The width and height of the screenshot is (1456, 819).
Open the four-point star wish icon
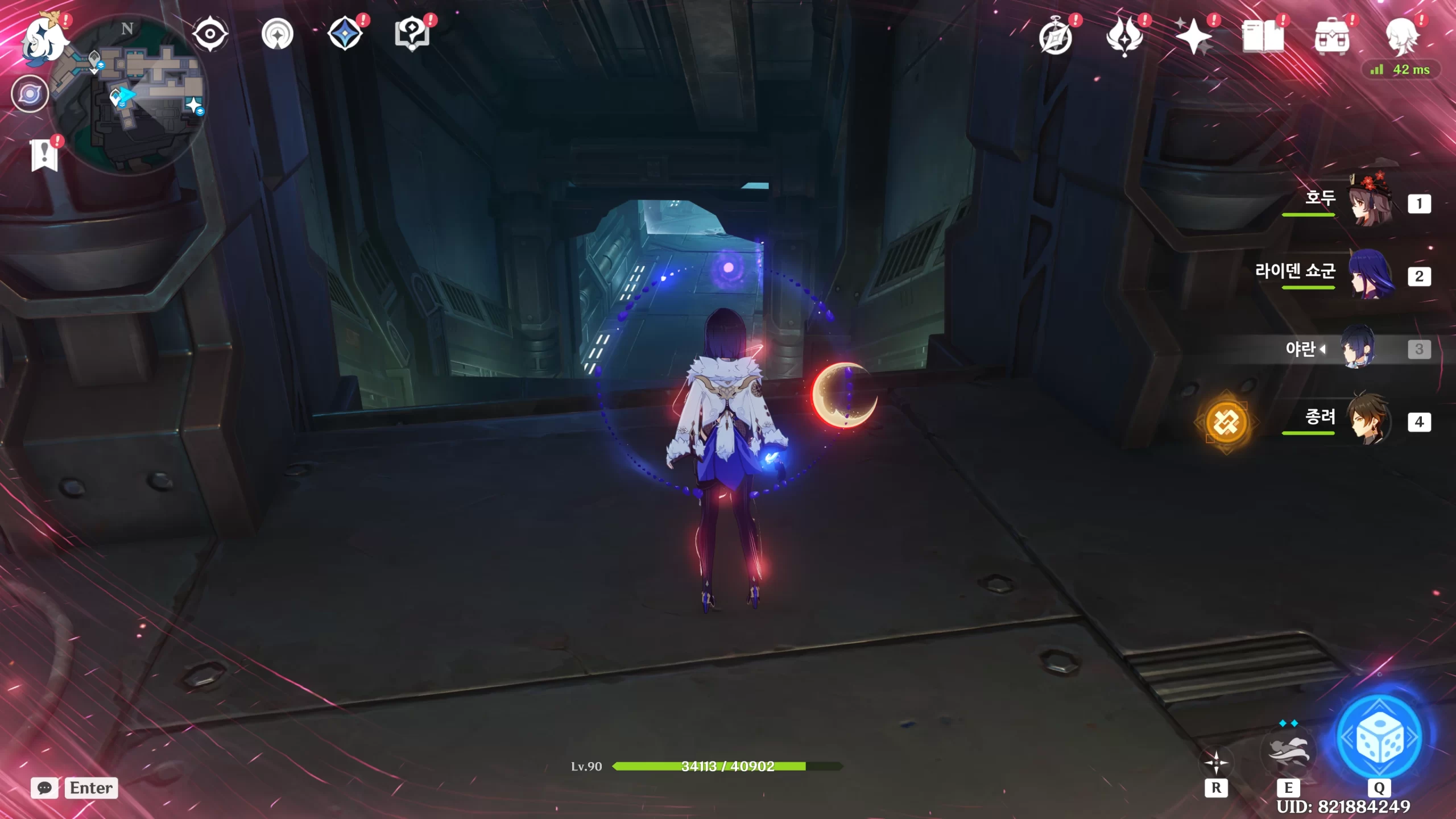pyautogui.click(x=1193, y=38)
